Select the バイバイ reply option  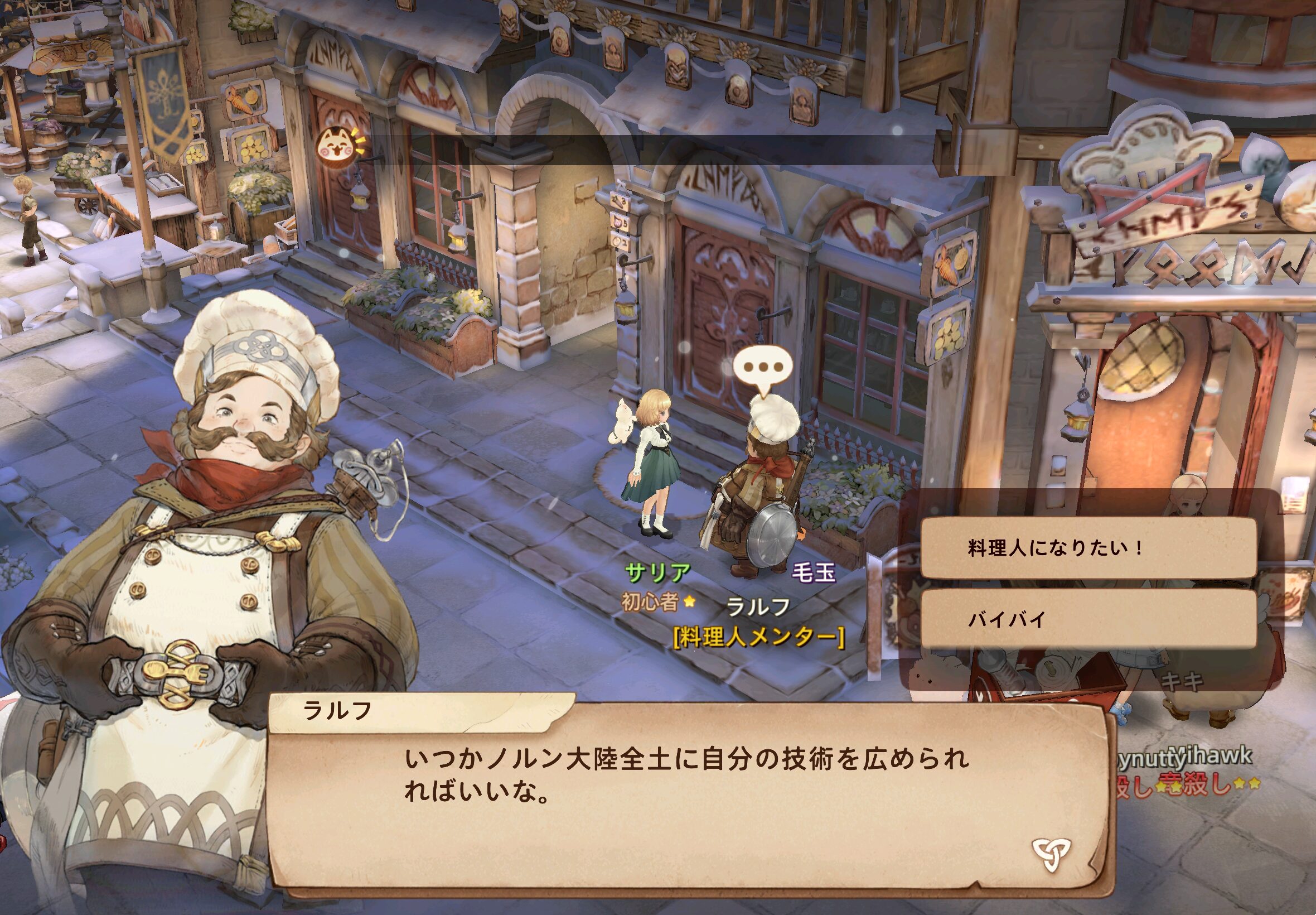coord(1088,620)
